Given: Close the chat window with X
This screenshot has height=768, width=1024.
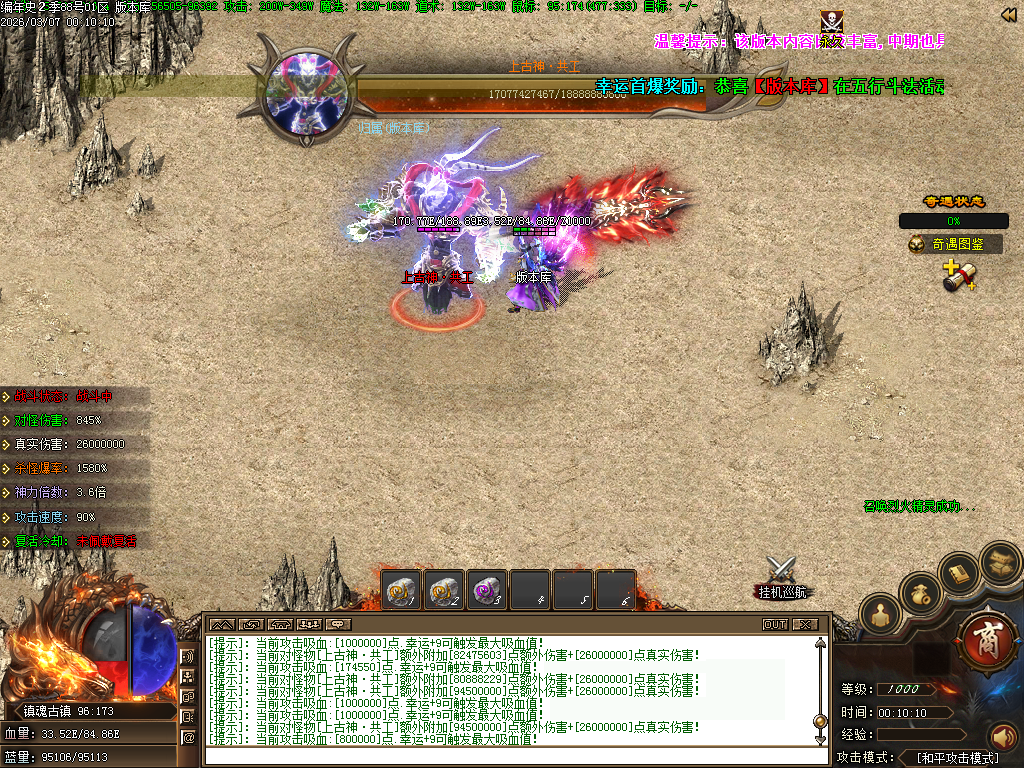Looking at the screenshot, I should coord(804,624).
